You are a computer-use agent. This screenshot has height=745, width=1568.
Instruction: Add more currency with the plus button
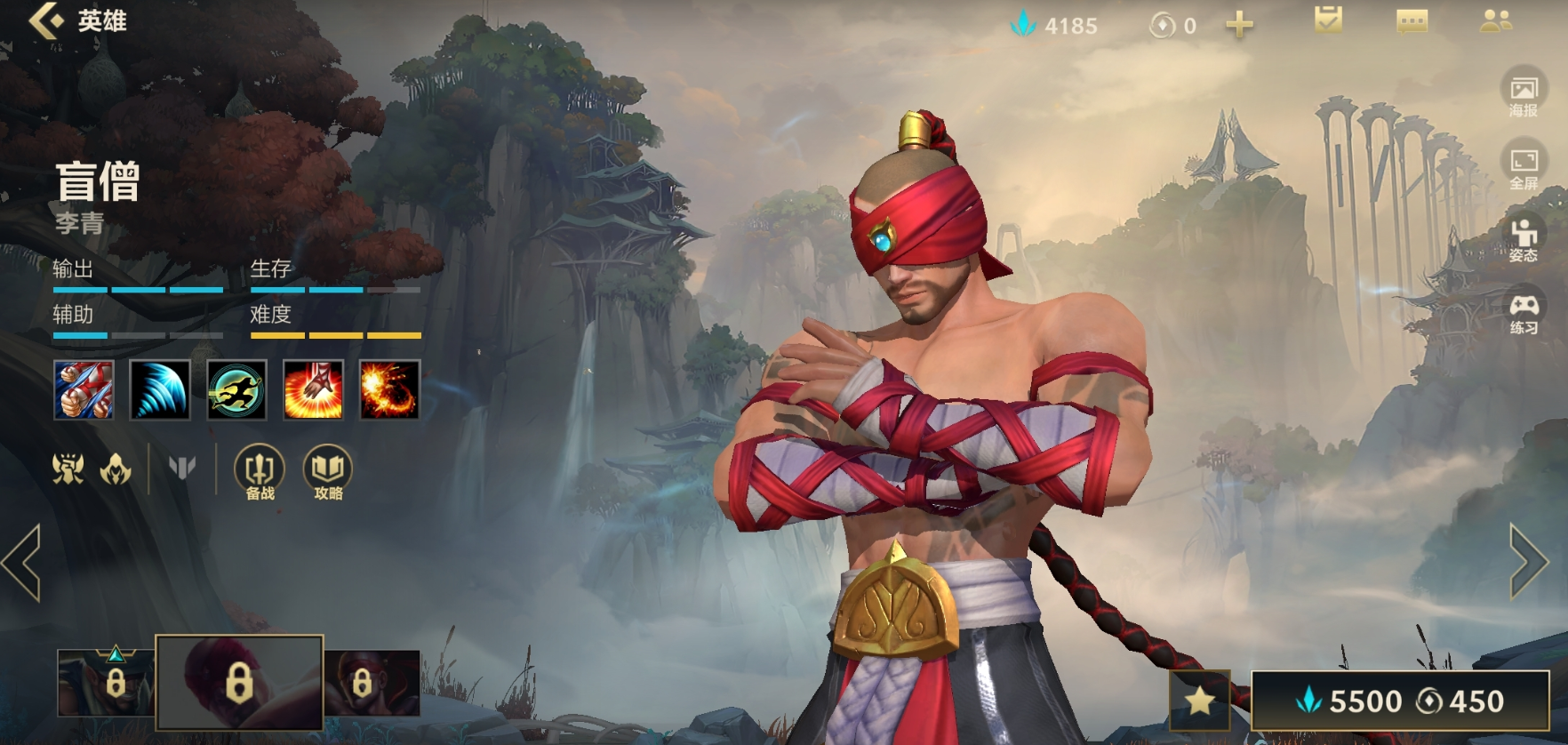click(1239, 25)
